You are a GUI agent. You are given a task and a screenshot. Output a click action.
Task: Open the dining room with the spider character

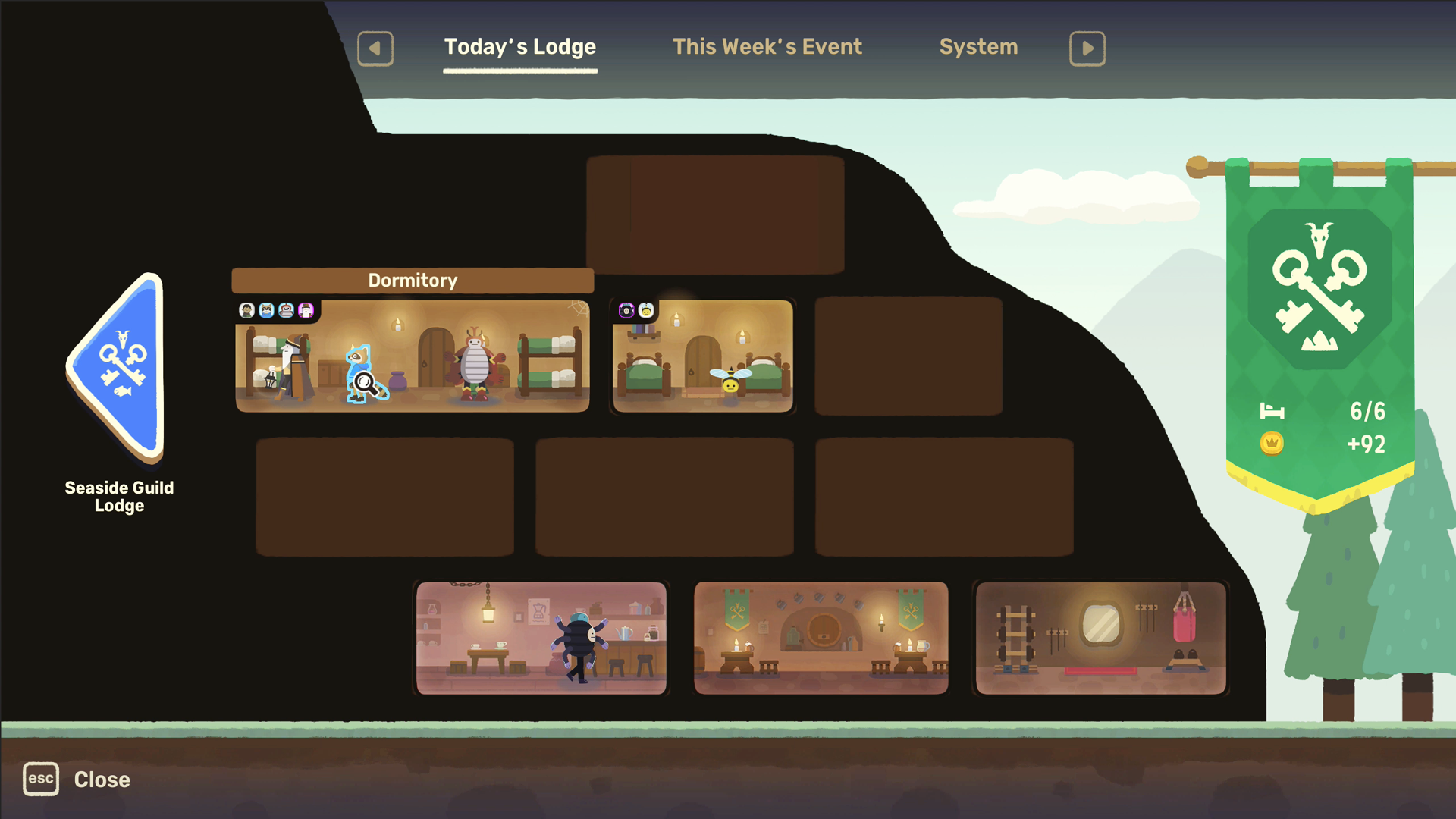[x=540, y=637]
